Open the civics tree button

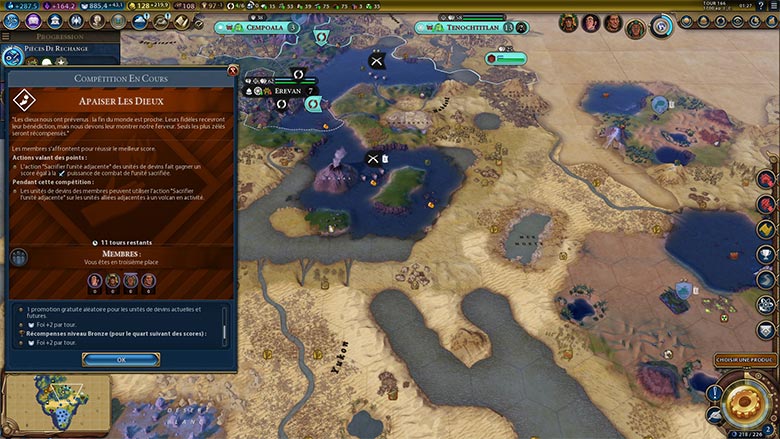[x=33, y=22]
